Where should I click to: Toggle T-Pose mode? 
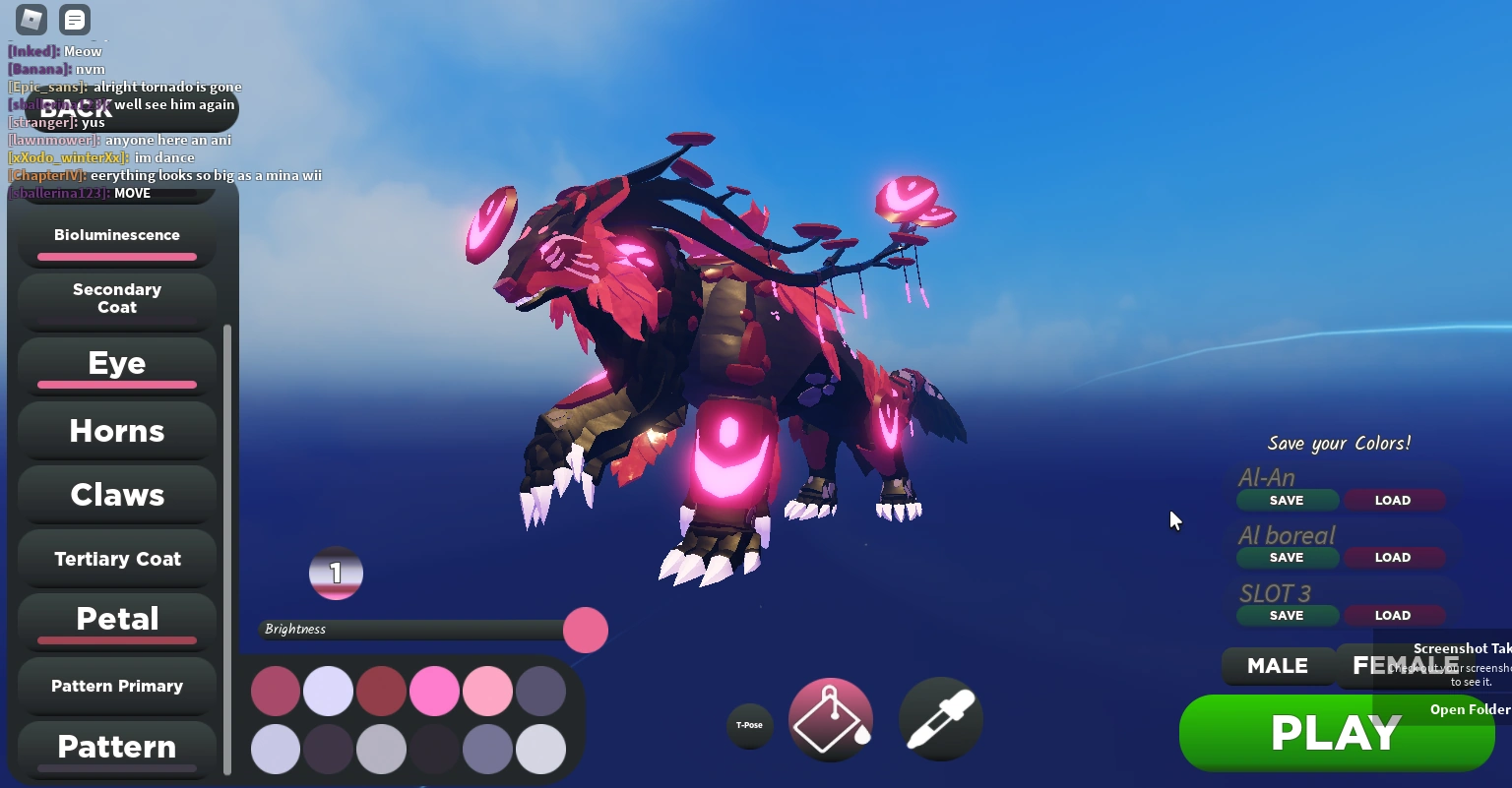[x=750, y=725]
